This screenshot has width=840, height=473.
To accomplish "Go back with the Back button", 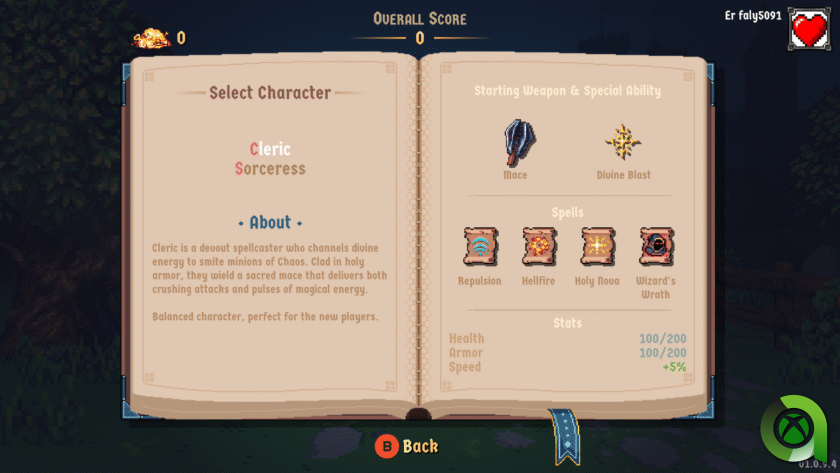I will click(x=407, y=446).
